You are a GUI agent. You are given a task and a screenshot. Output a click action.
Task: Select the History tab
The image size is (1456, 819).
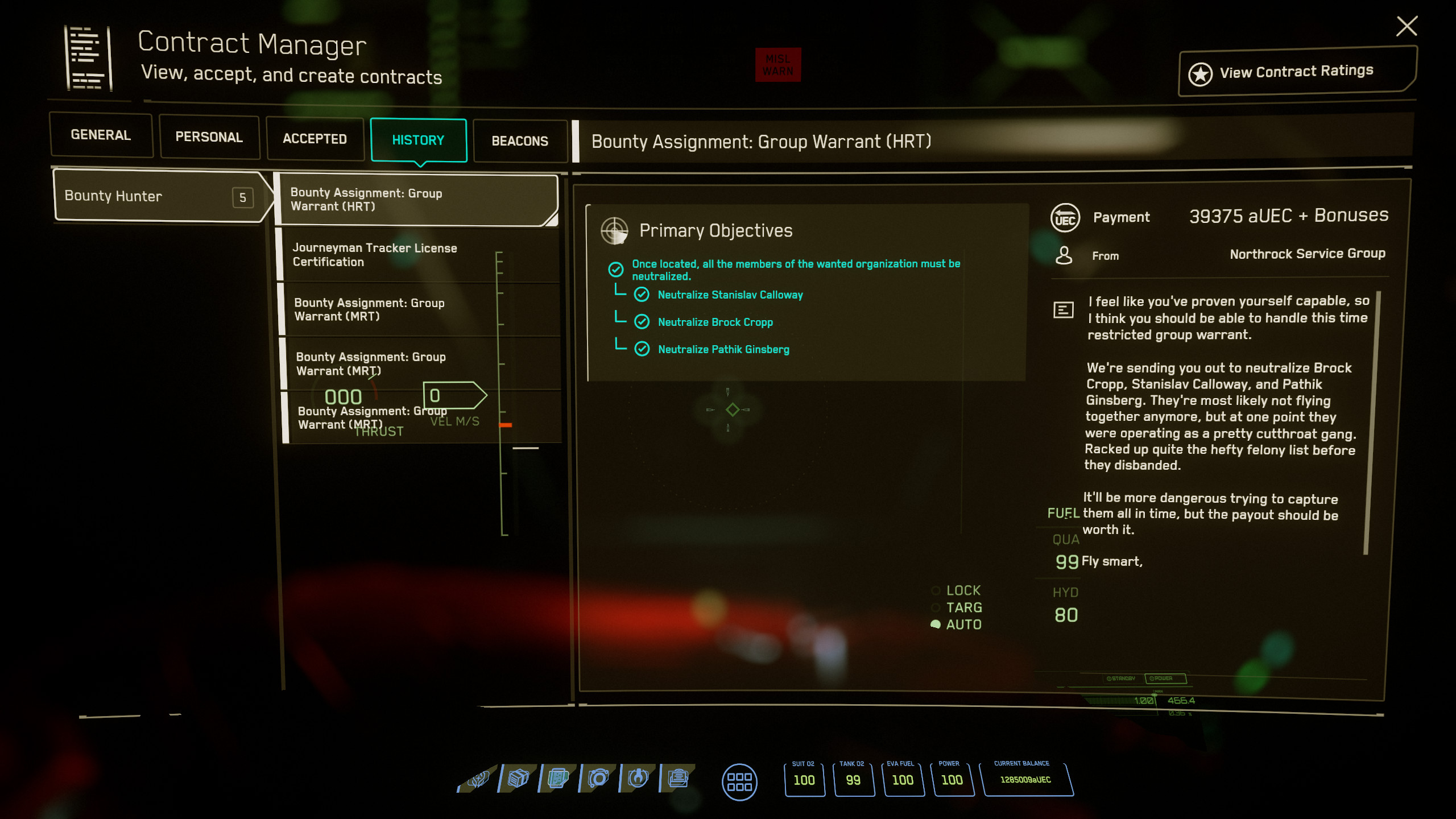pyautogui.click(x=418, y=140)
